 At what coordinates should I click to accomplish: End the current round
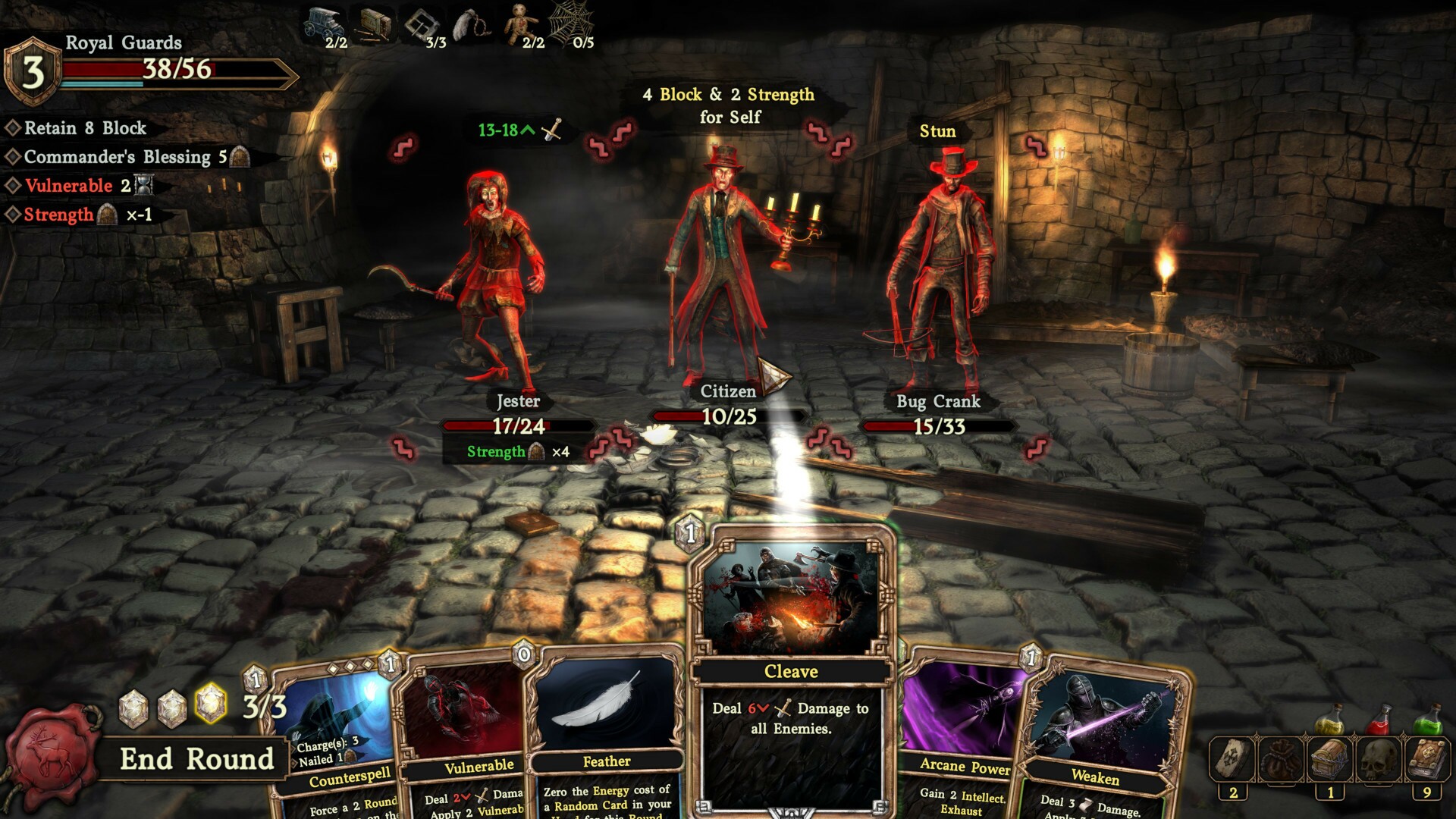click(196, 759)
